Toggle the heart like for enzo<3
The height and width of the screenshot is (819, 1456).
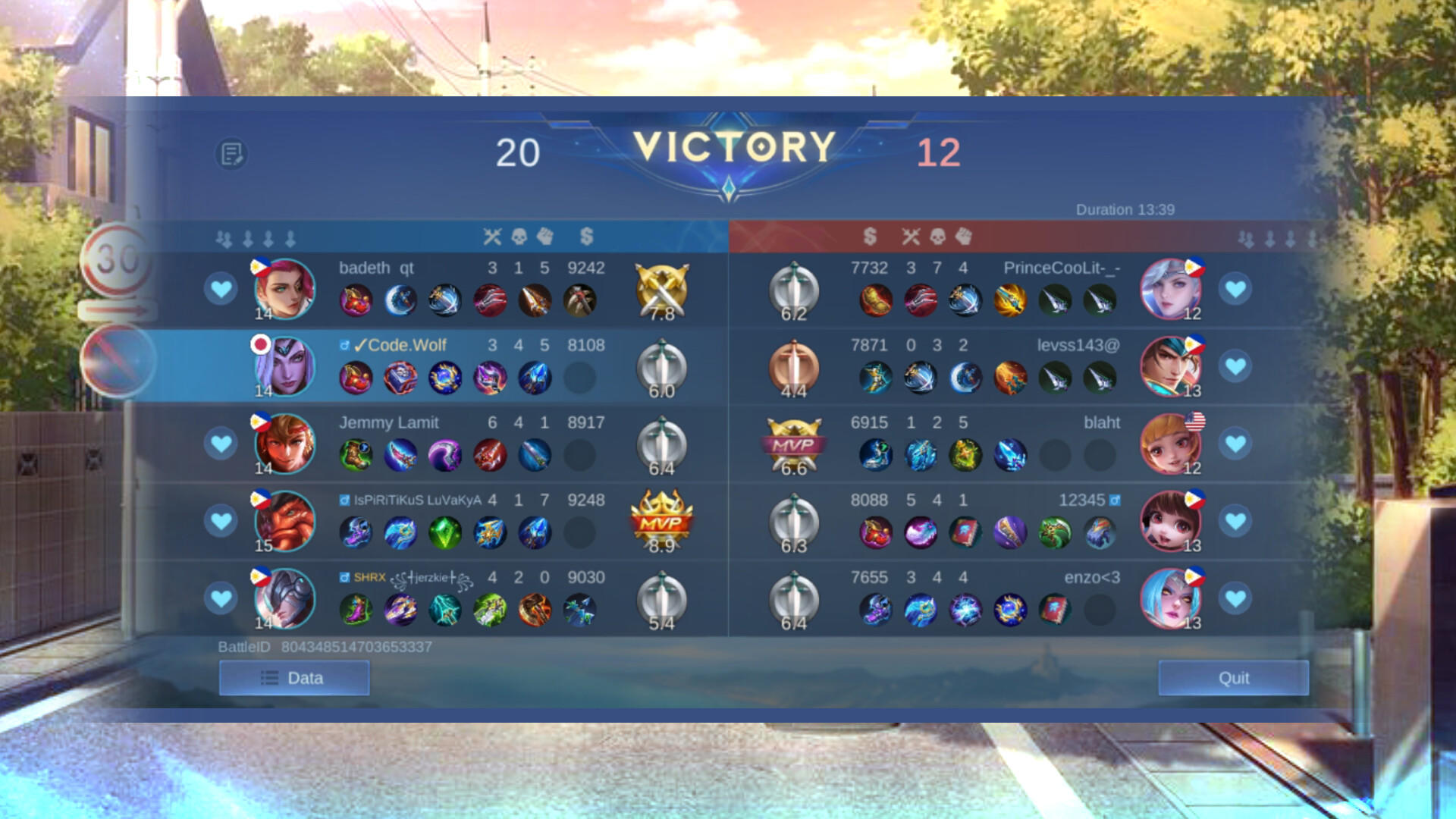[1236, 598]
